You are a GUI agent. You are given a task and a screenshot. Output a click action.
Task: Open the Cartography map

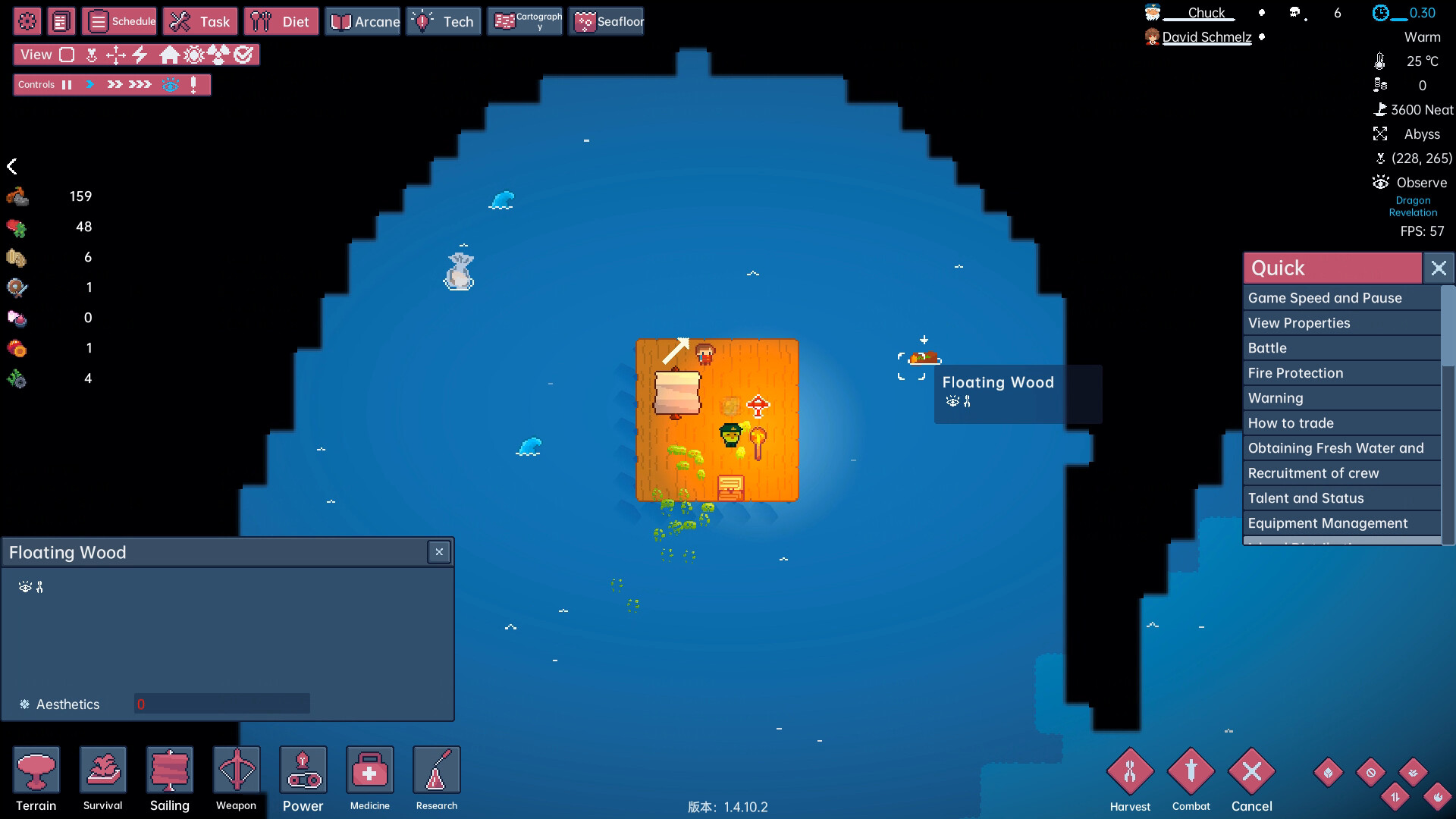tap(525, 21)
